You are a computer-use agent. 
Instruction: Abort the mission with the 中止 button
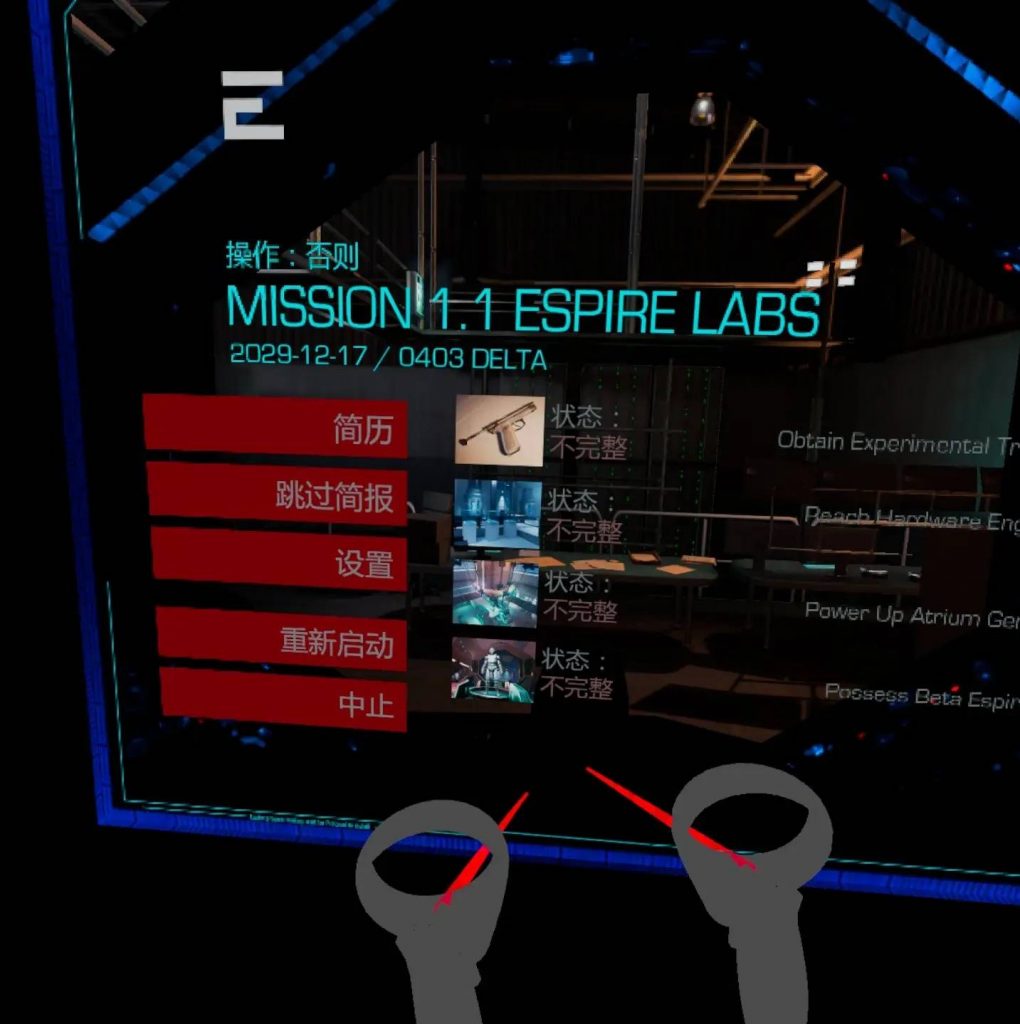click(x=284, y=702)
